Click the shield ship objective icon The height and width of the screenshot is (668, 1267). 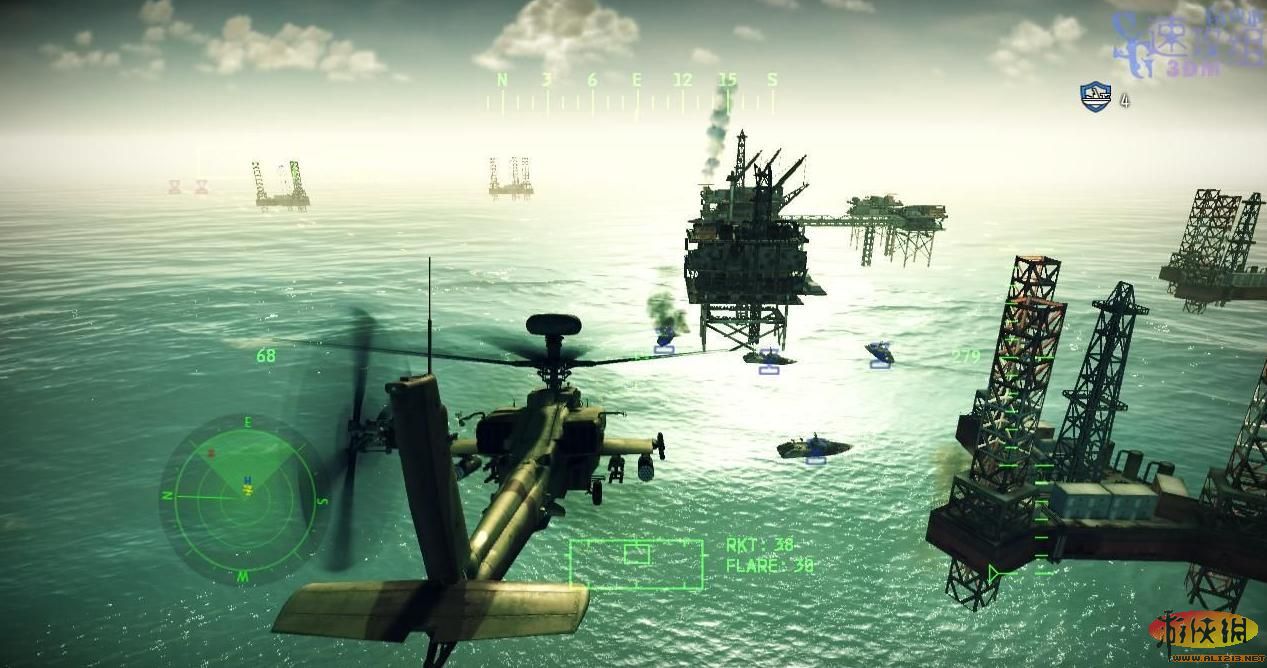(1096, 97)
